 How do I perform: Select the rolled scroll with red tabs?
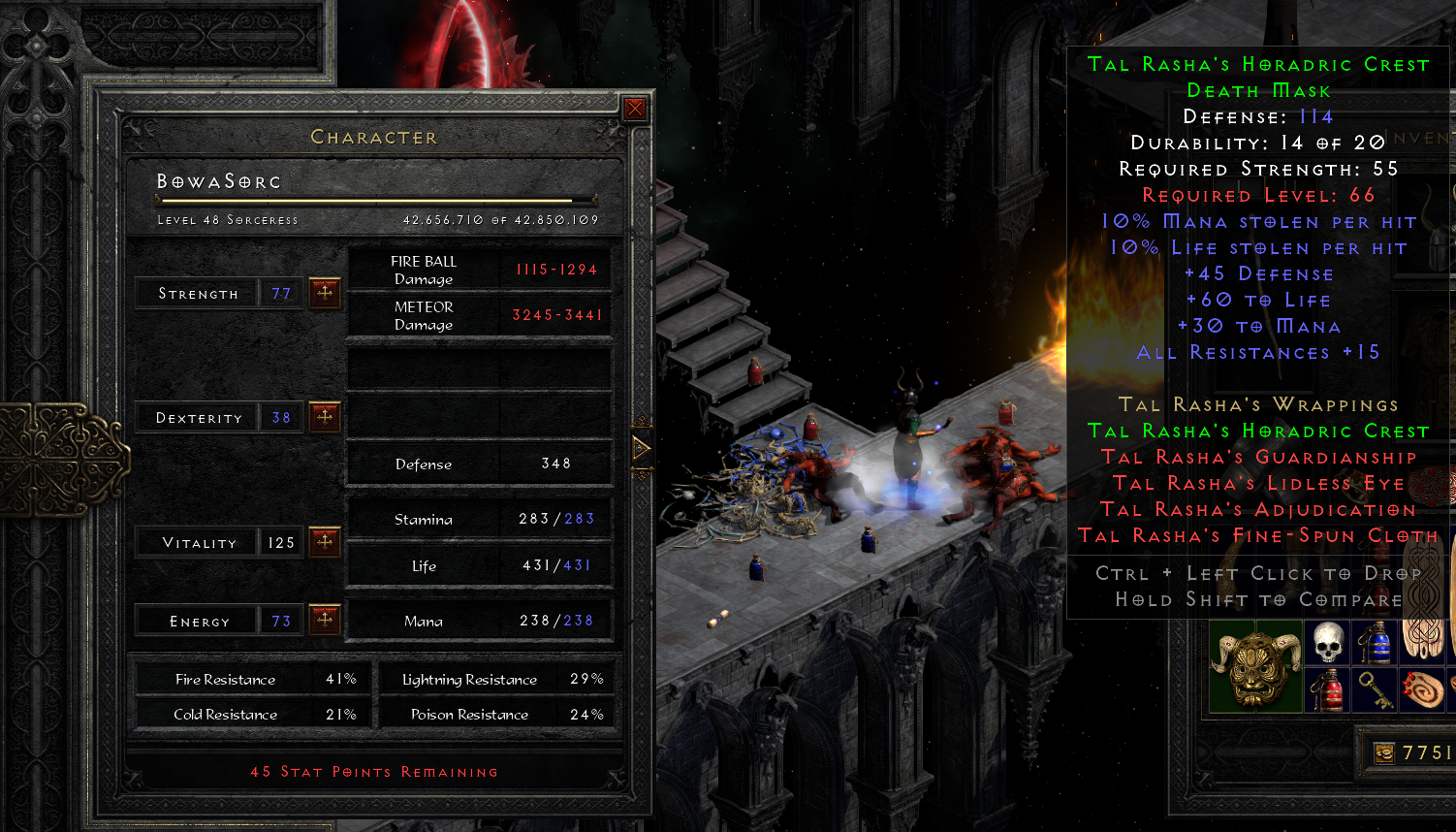pos(1421,690)
